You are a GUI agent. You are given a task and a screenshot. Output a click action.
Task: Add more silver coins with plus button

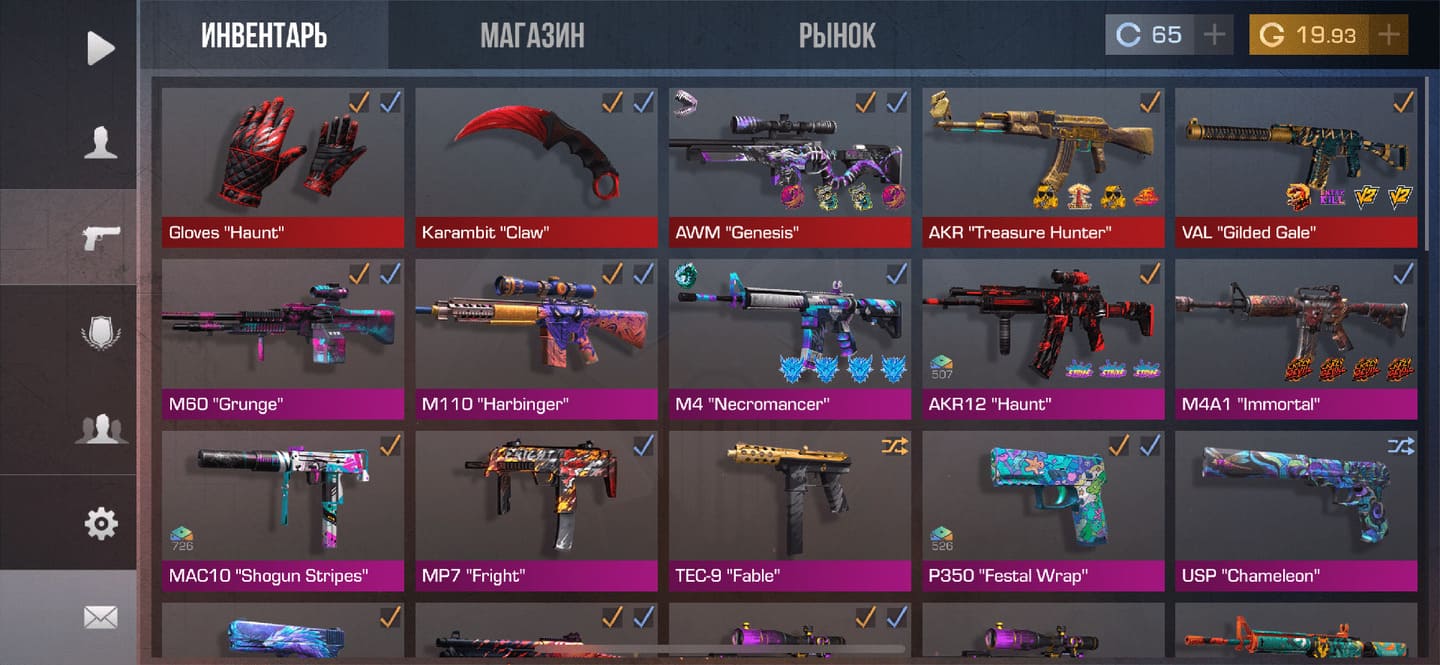tap(1214, 35)
